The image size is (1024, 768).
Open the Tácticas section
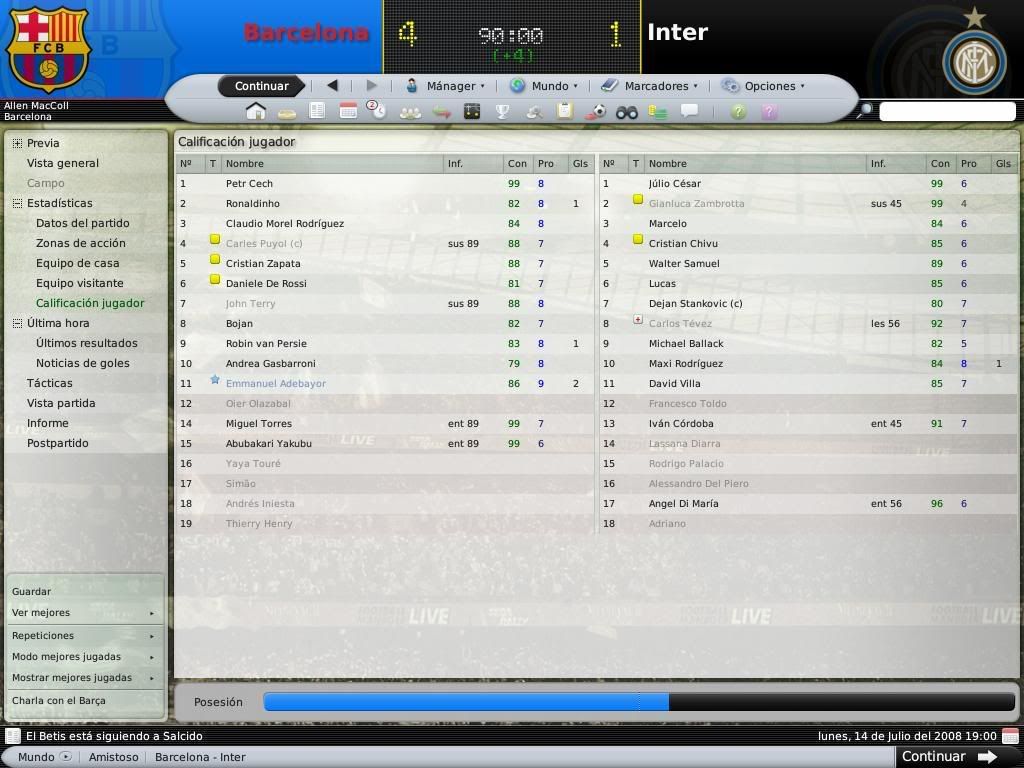coord(50,383)
